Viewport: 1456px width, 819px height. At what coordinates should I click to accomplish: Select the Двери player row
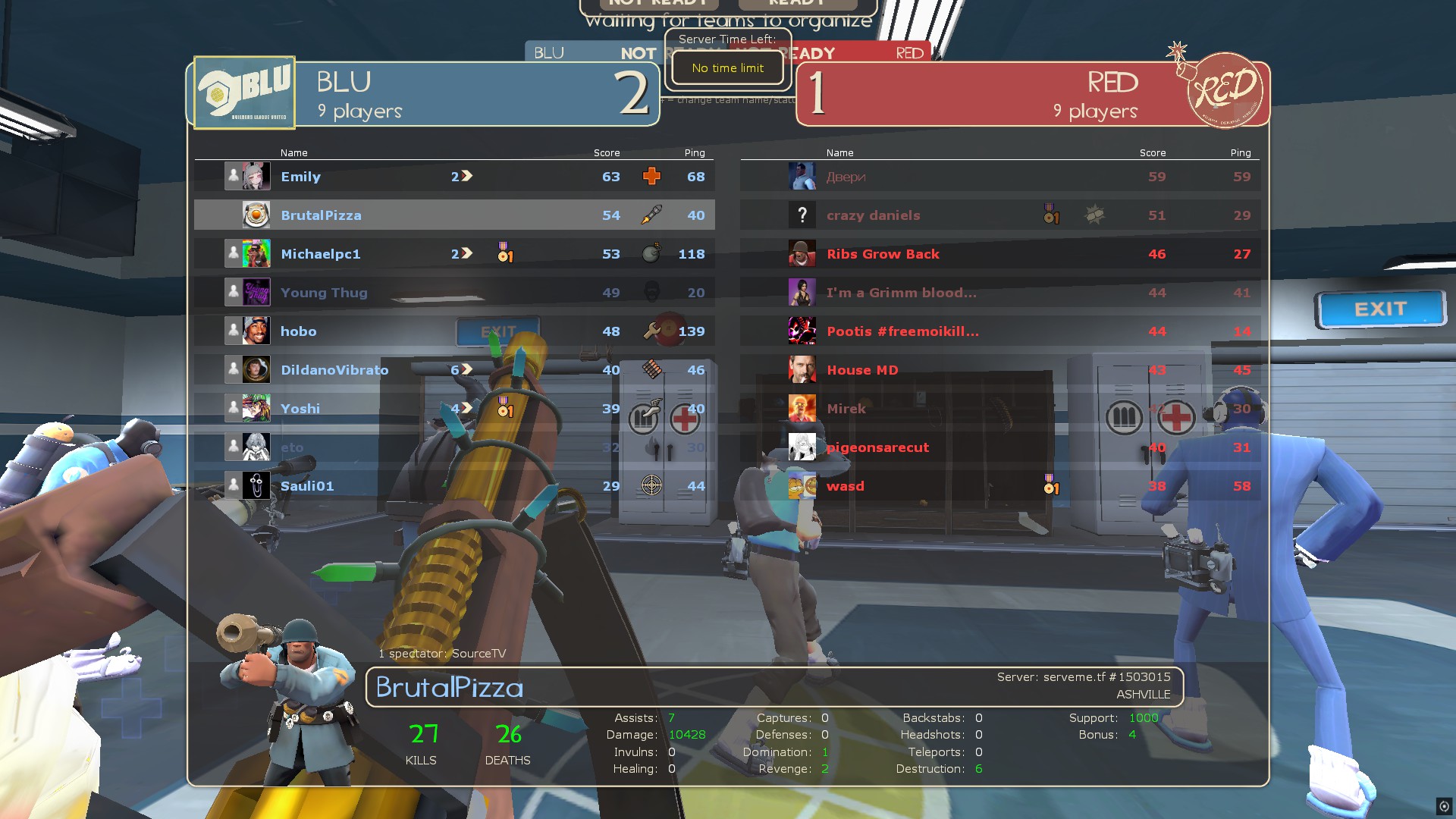tap(846, 177)
